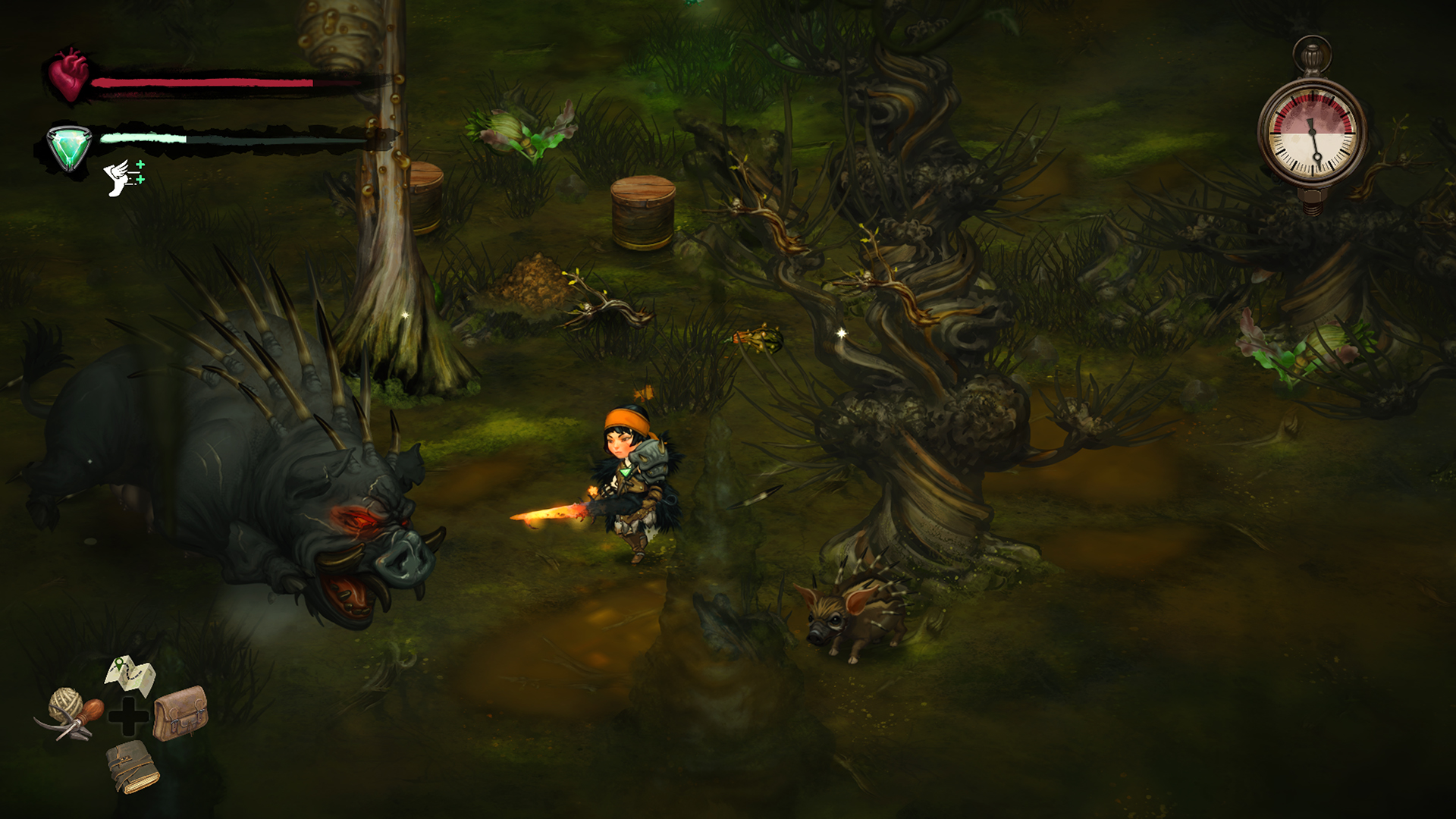Open the leather-bound journal
Image resolution: width=1456 pixels, height=819 pixels.
pos(132,766)
